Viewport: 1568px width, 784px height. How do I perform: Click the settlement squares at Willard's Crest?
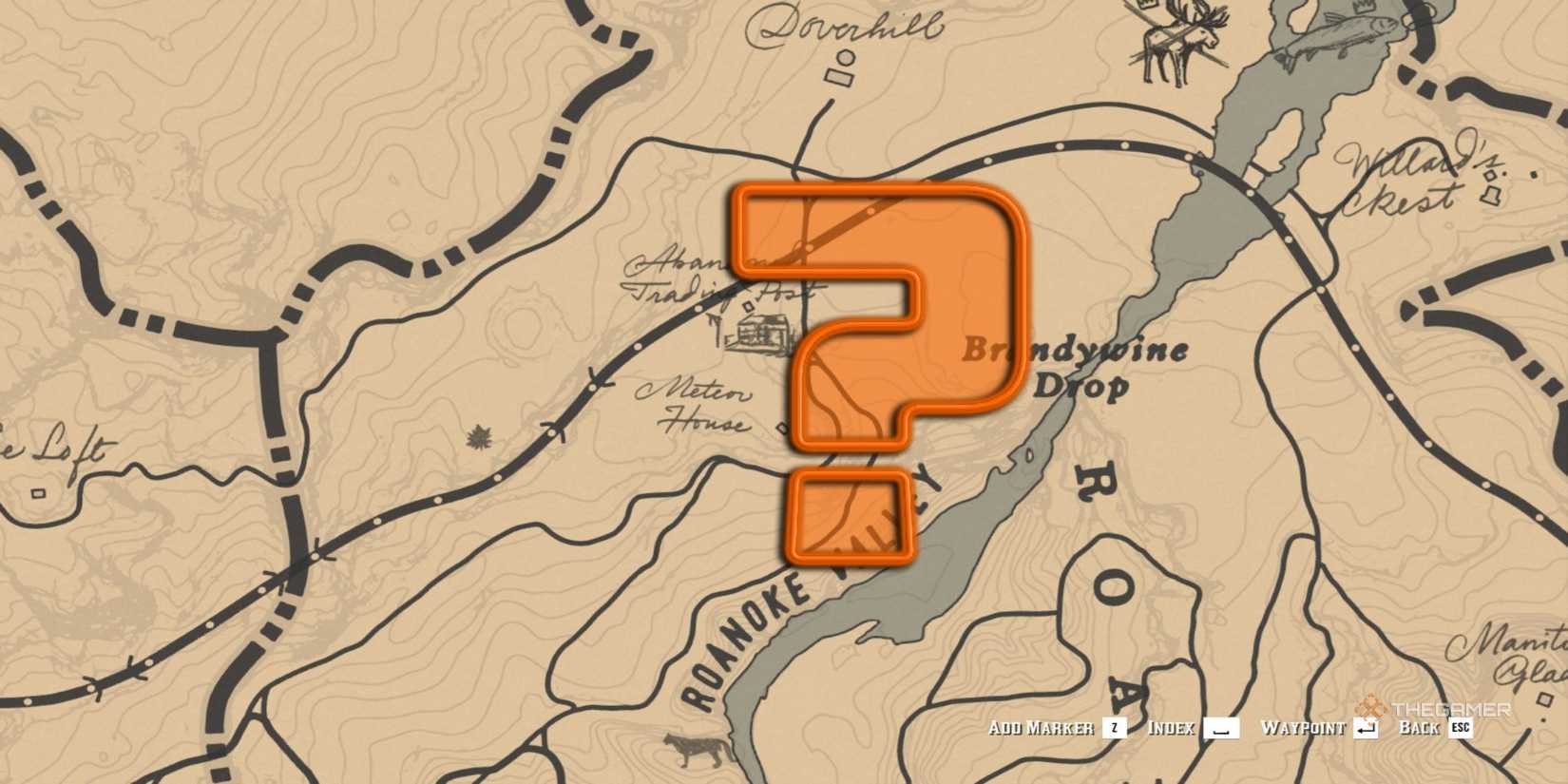point(1492,185)
